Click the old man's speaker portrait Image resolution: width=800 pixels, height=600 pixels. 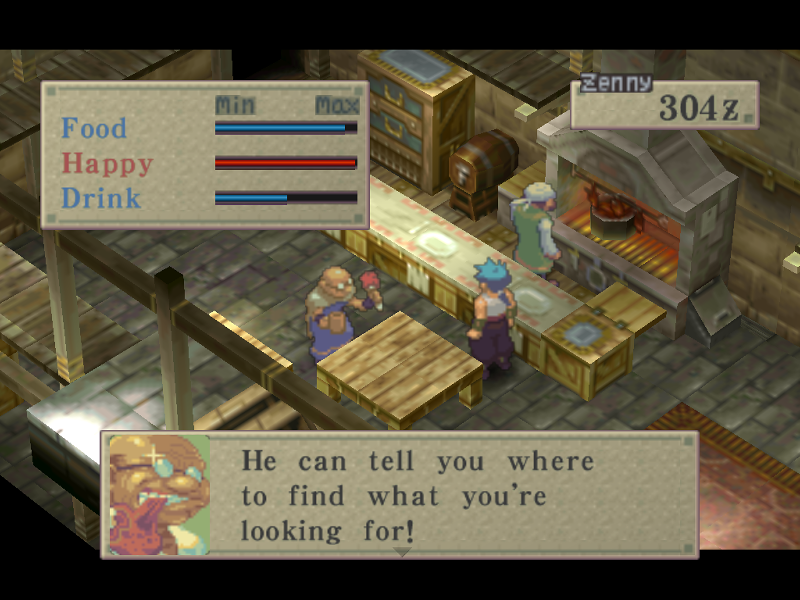tap(159, 494)
